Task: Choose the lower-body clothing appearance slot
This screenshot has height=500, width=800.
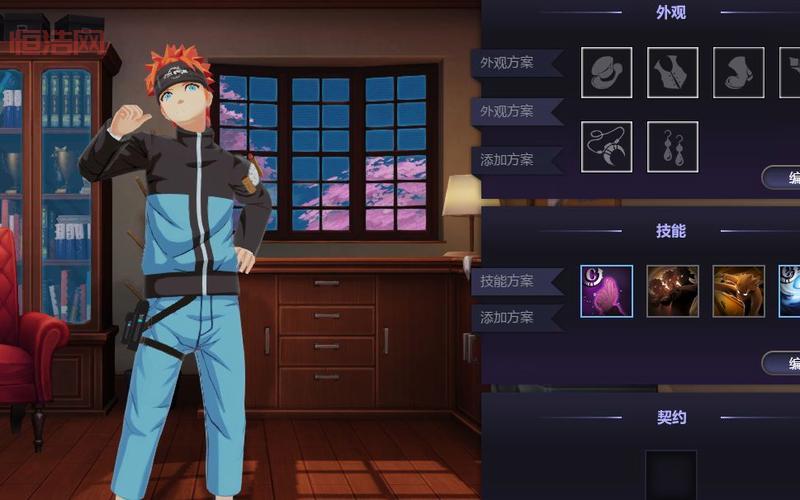Action: click(x=738, y=72)
